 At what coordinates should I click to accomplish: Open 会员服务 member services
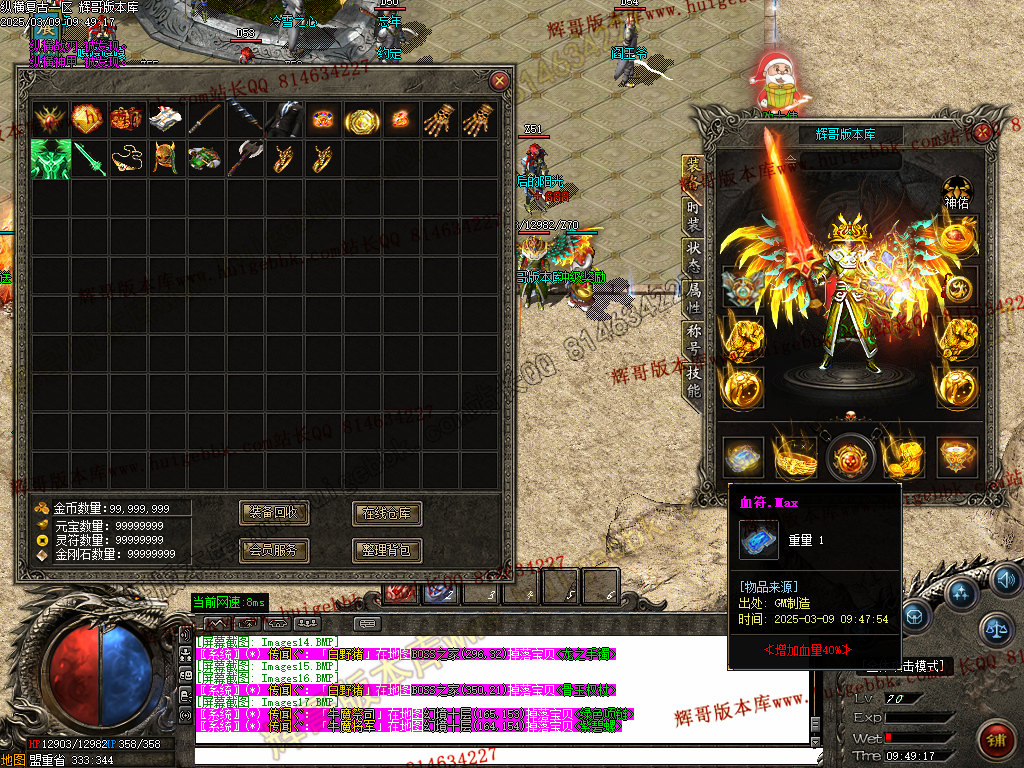(274, 550)
